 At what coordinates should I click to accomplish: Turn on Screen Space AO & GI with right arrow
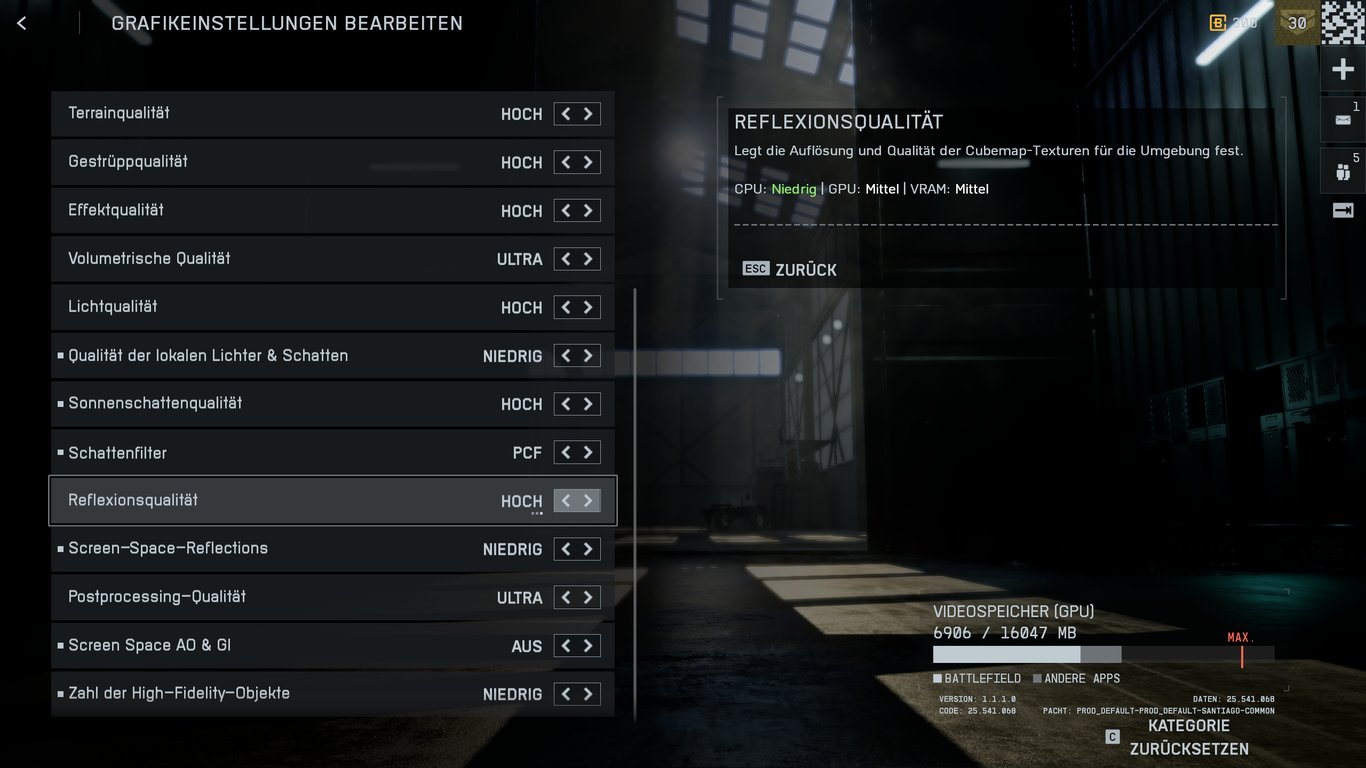click(589, 646)
